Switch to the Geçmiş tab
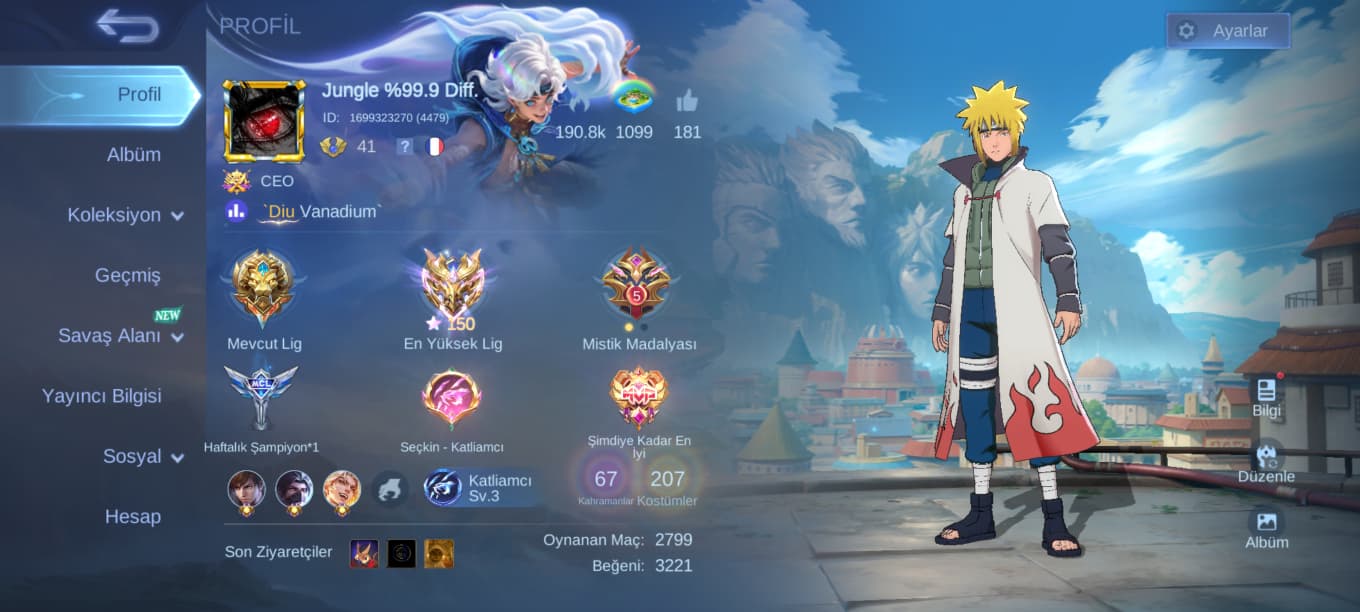 tap(128, 275)
